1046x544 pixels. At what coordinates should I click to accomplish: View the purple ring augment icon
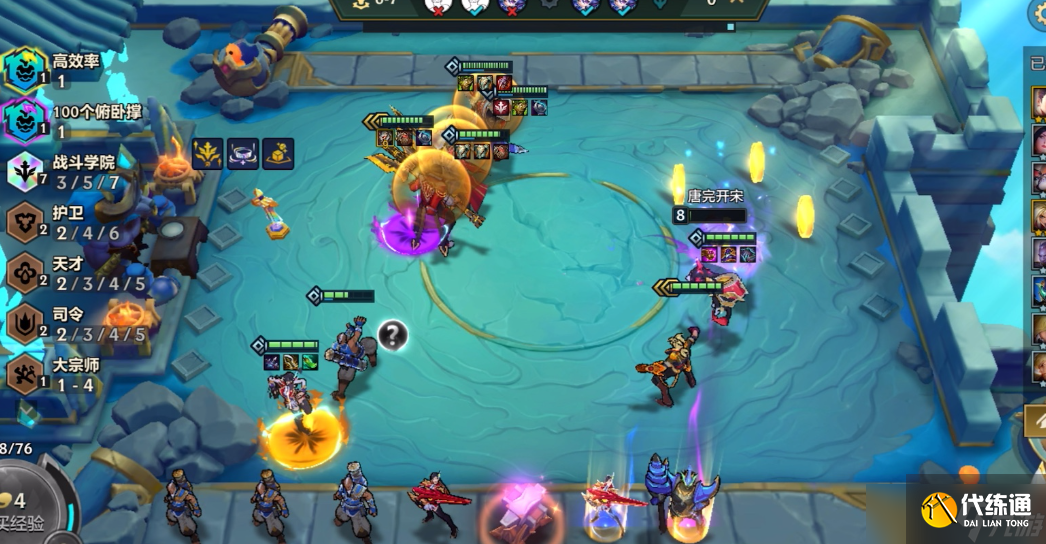243,153
